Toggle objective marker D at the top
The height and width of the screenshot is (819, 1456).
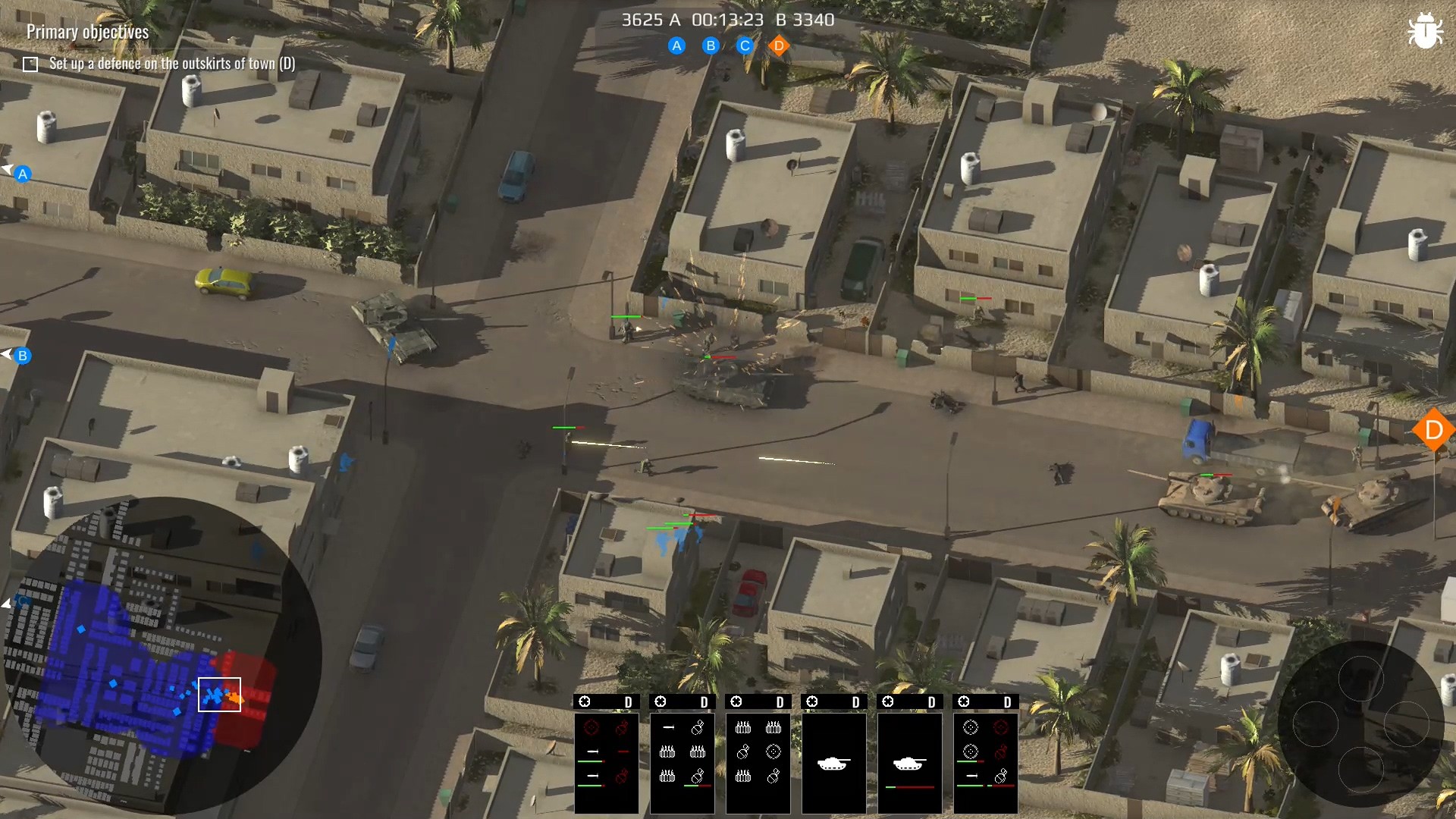pos(780,46)
